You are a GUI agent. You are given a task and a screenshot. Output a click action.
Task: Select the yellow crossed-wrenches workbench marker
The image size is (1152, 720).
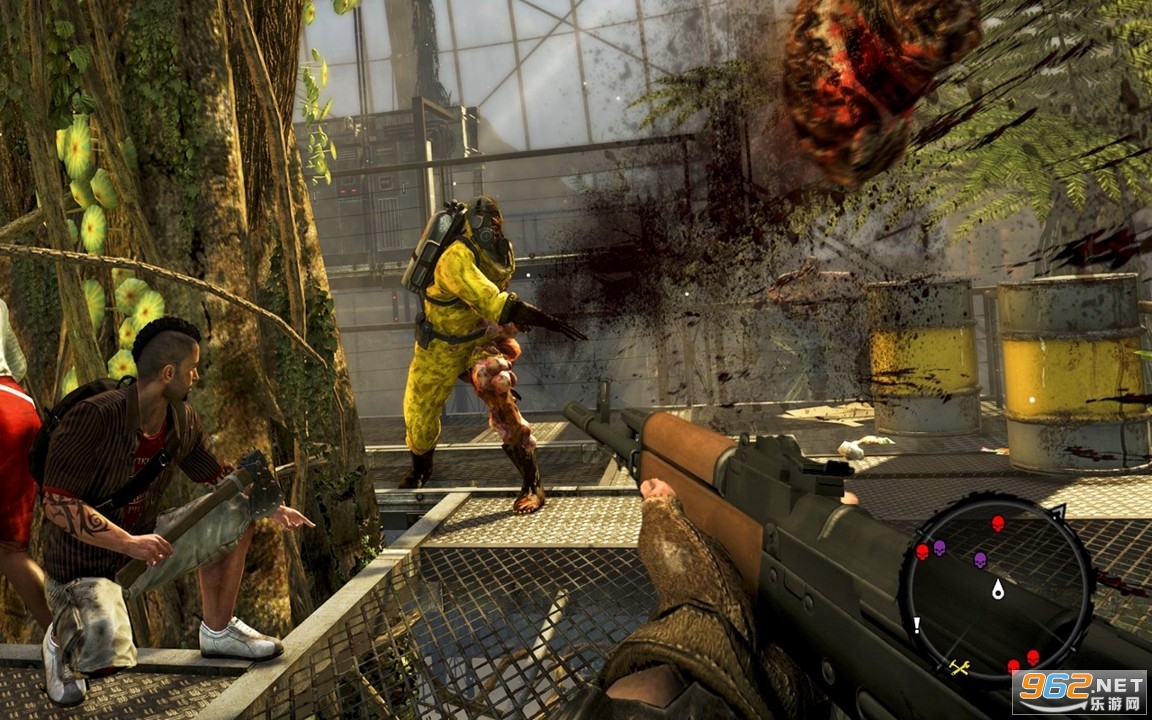point(960,667)
